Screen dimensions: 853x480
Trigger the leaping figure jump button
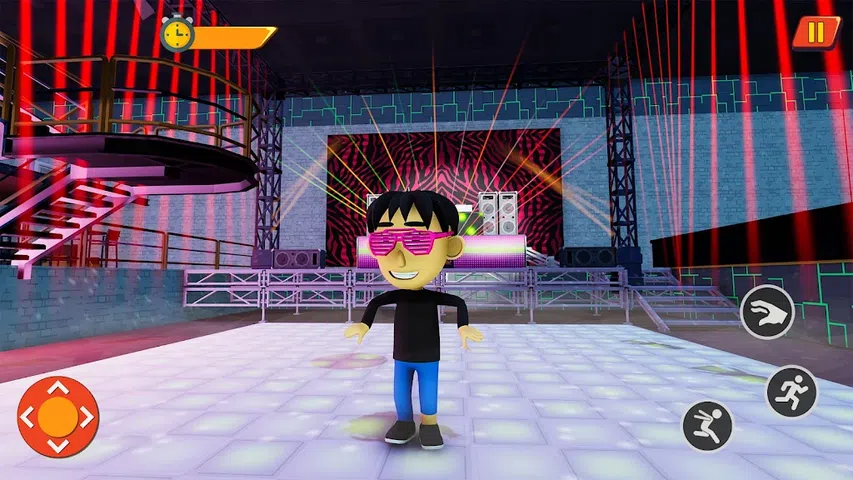(707, 426)
